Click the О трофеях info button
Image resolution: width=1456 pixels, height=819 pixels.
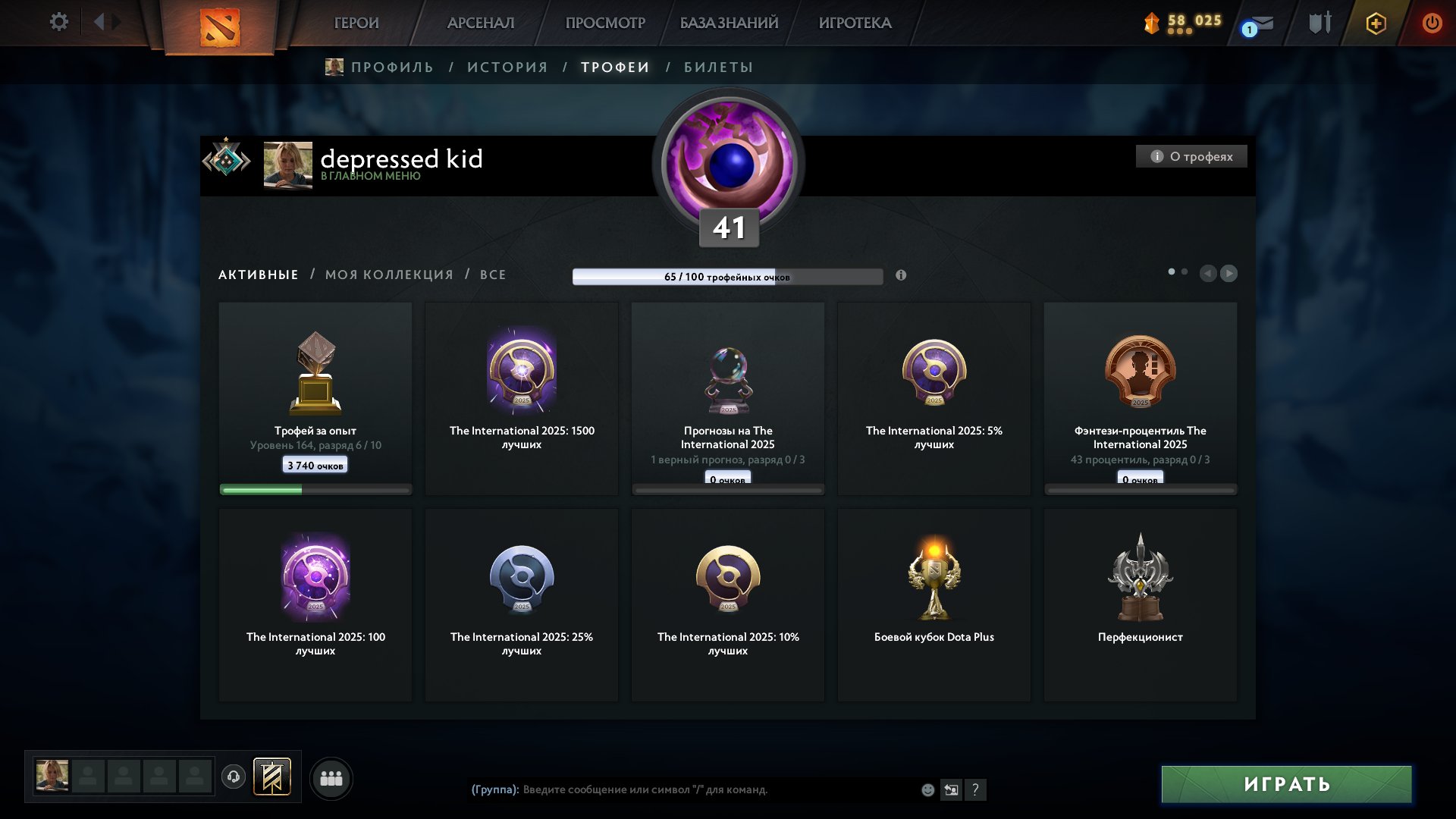1191,156
